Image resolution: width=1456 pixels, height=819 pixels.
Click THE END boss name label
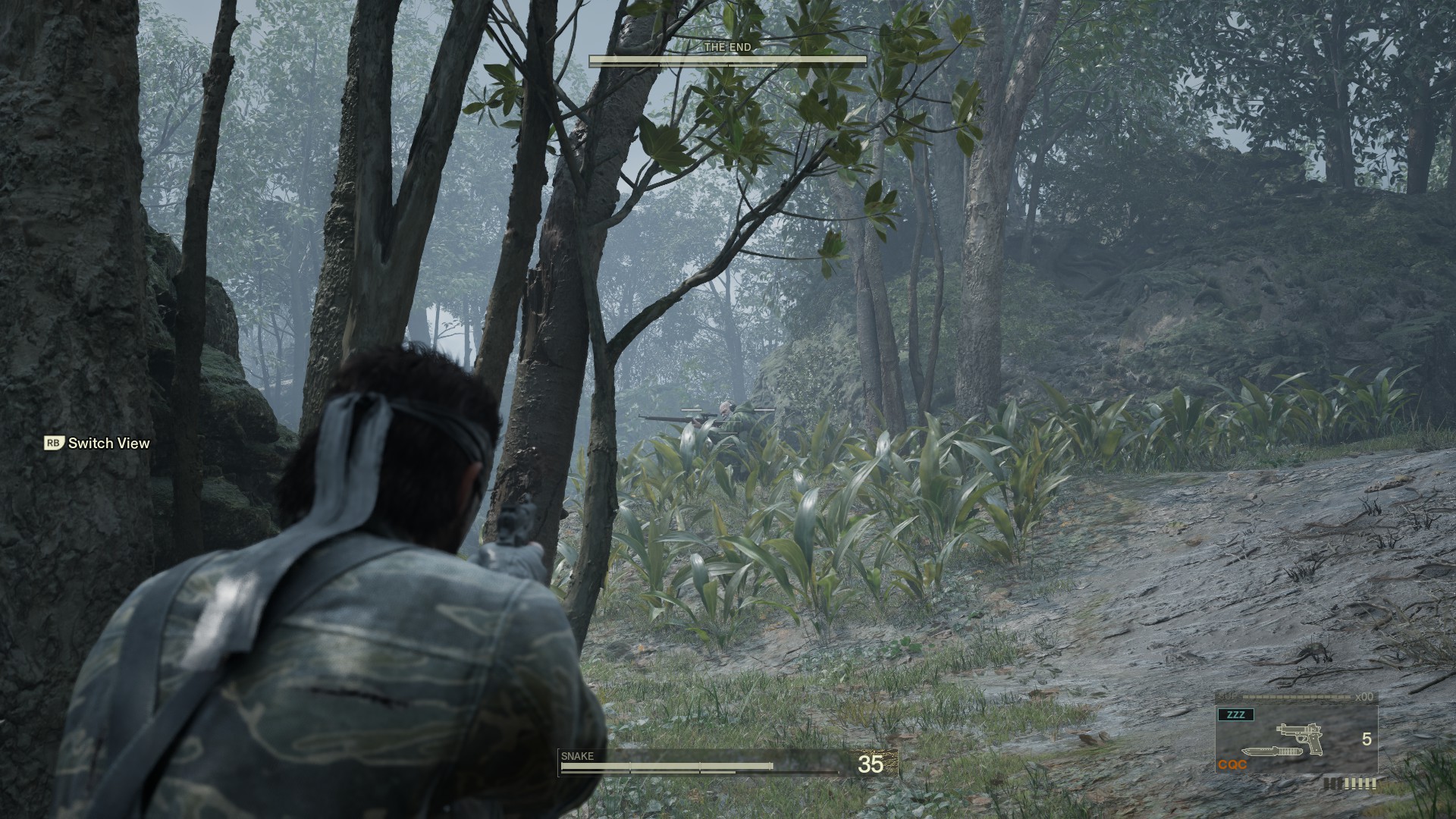(728, 47)
